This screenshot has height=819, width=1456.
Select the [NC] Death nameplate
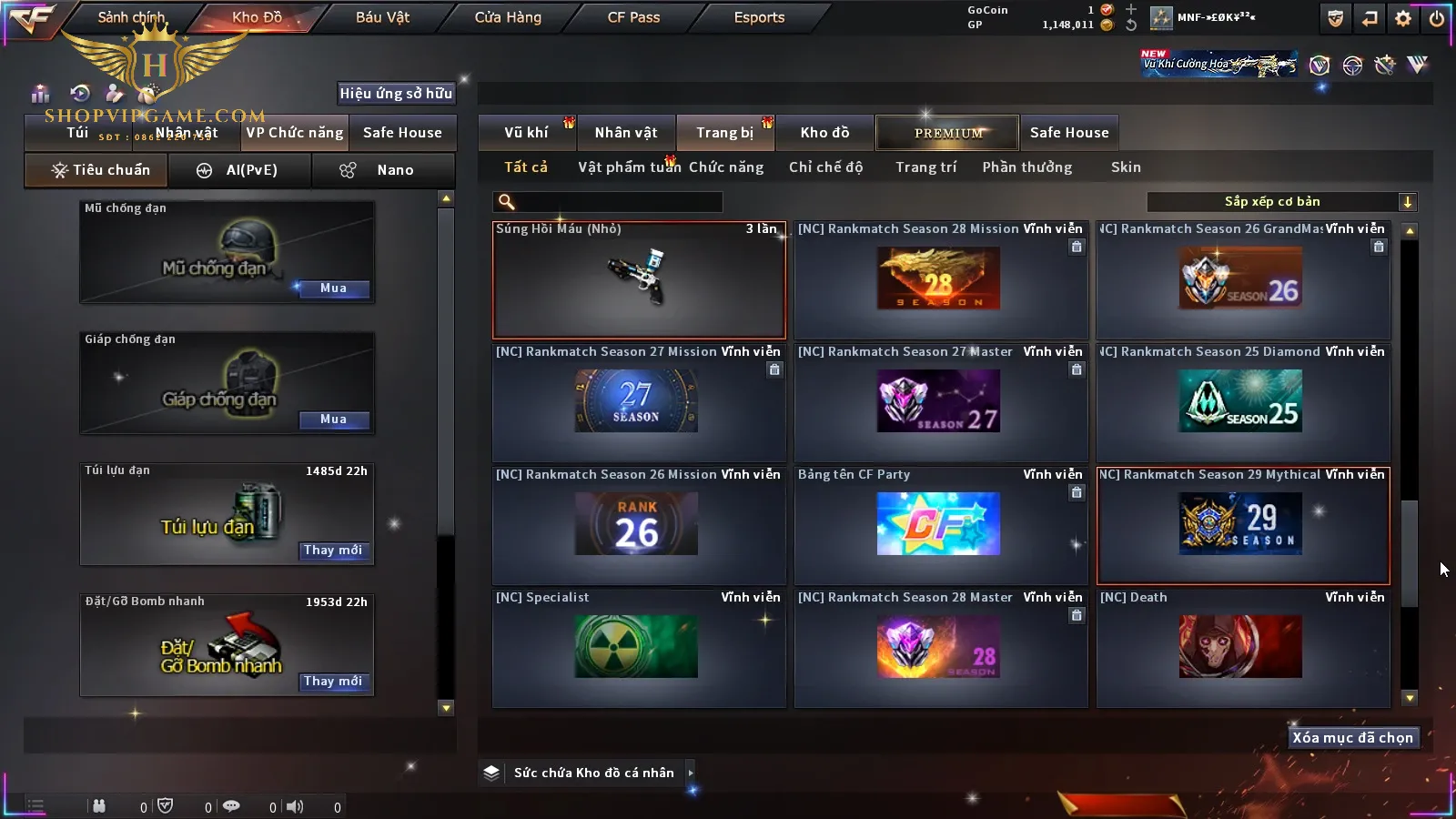point(1243,648)
